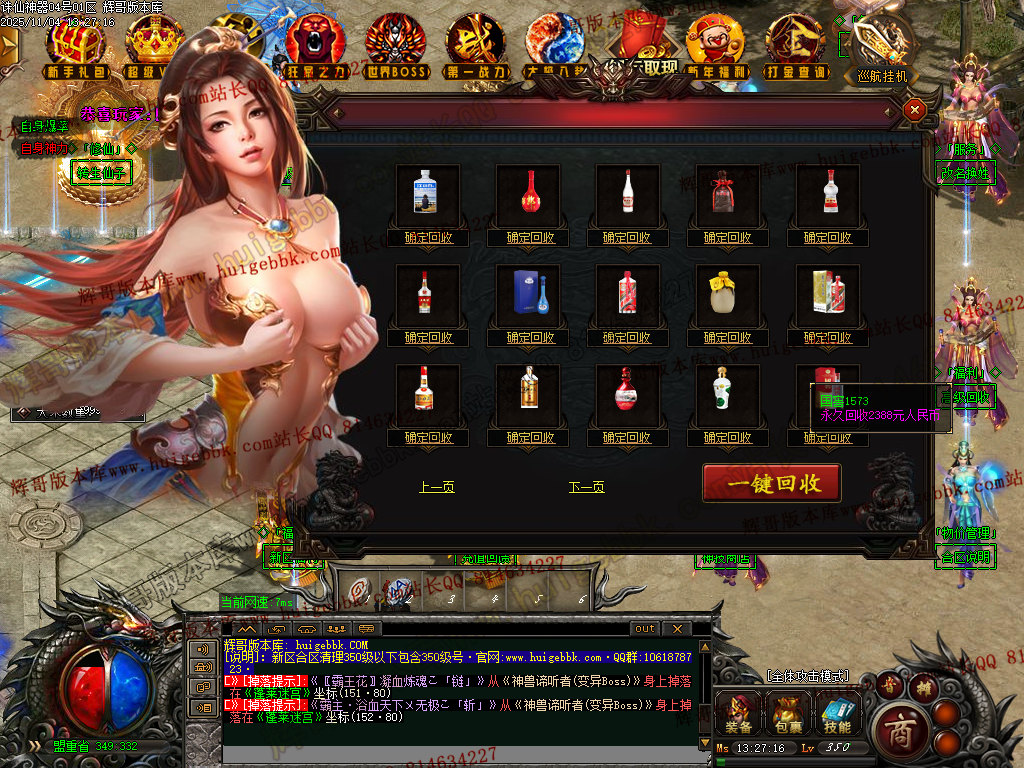Open the 技能 skills panel
1024x768 pixels.
[837, 712]
